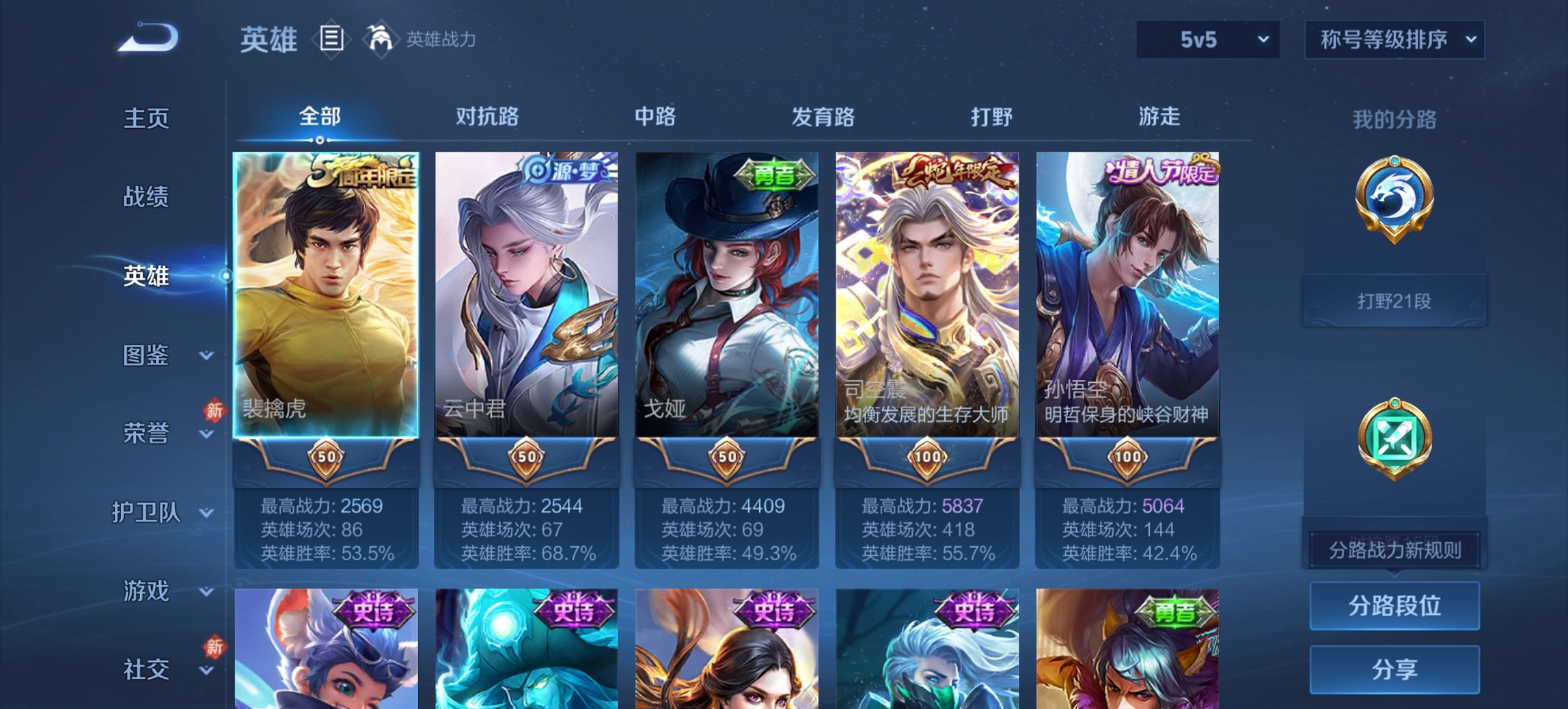Open 战绩 from the left sidebar
This screenshot has height=709, width=1568.
145,198
